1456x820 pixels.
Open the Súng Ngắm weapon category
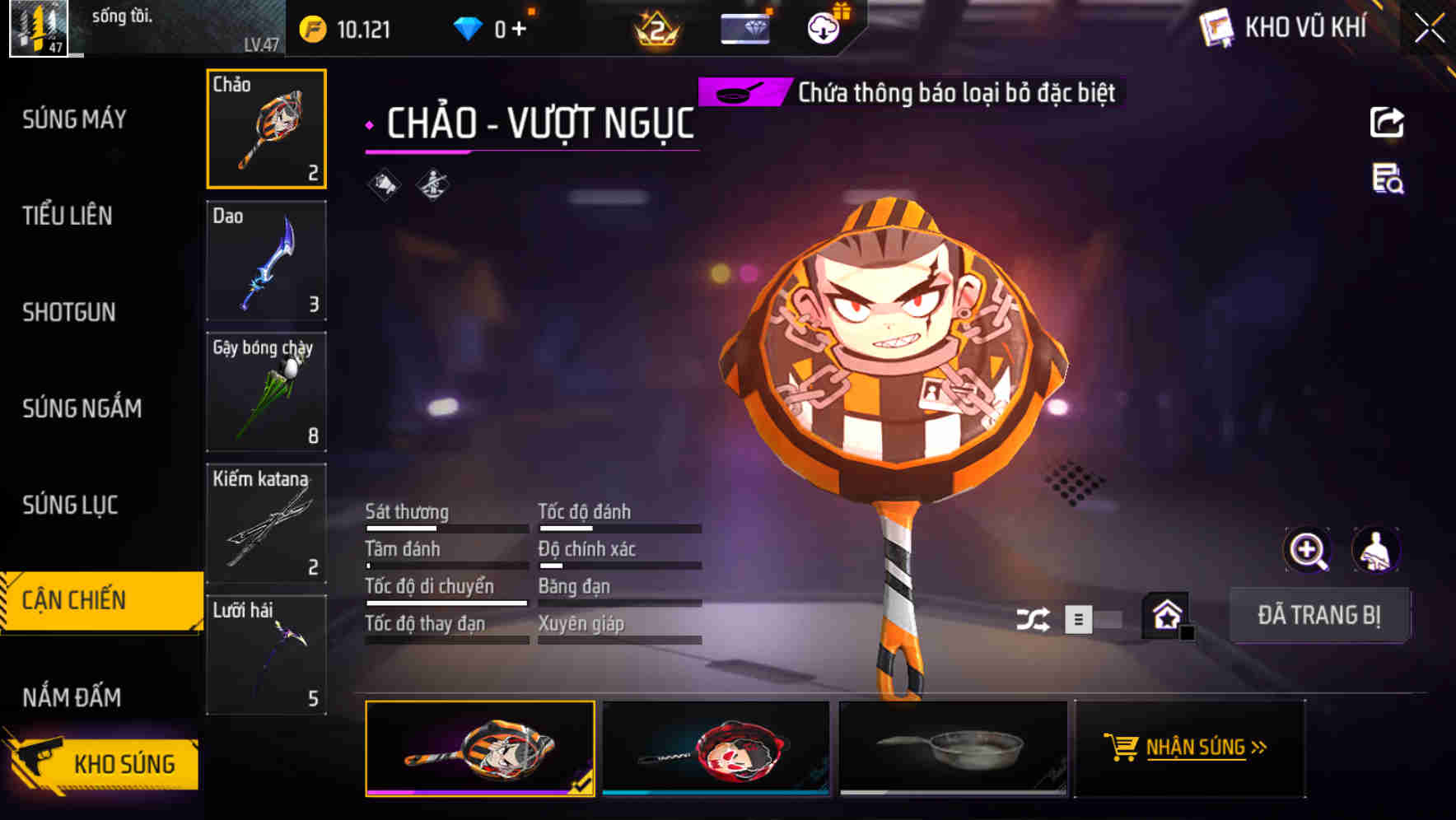[82, 408]
